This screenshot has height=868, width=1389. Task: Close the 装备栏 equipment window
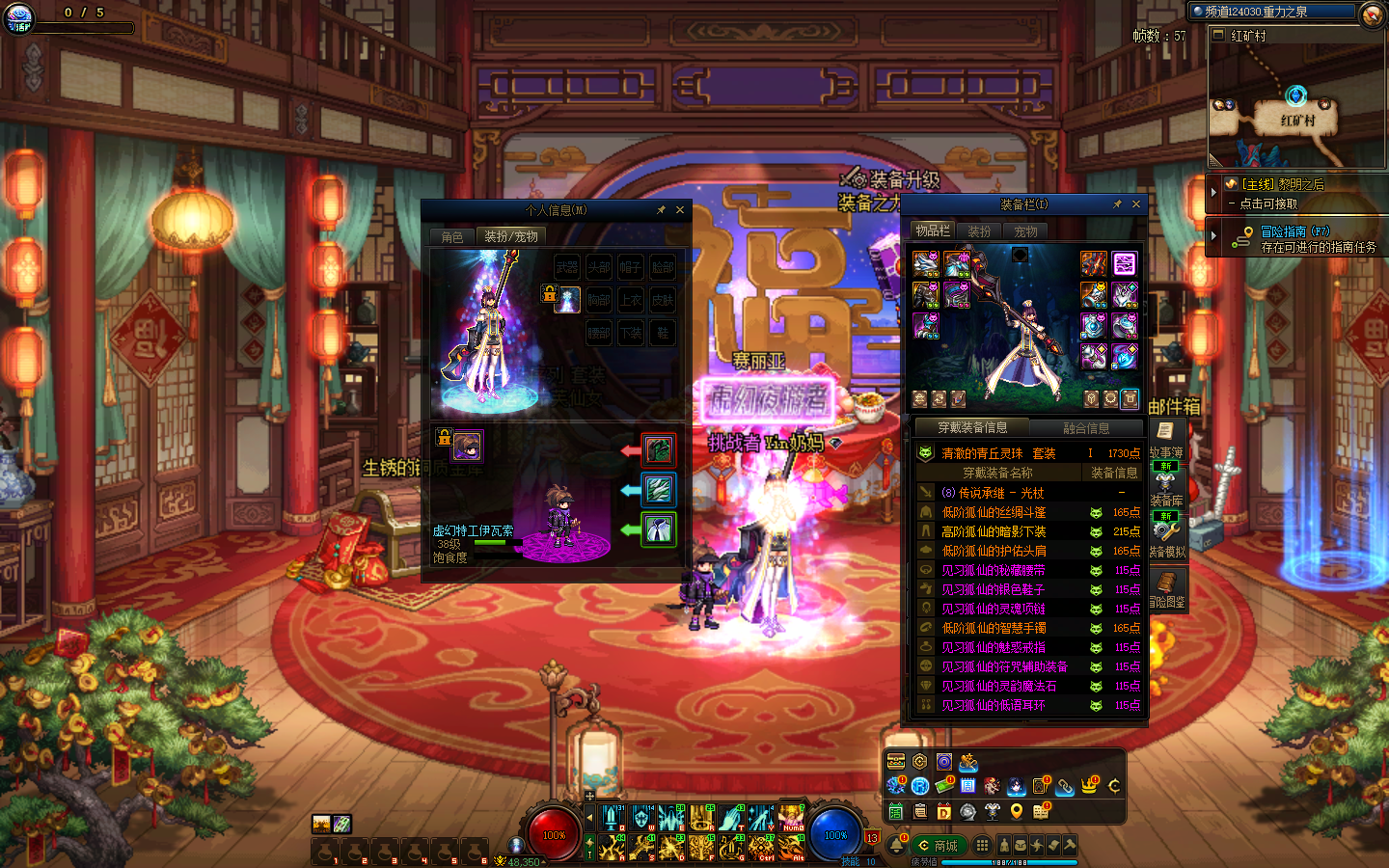pos(1136,204)
